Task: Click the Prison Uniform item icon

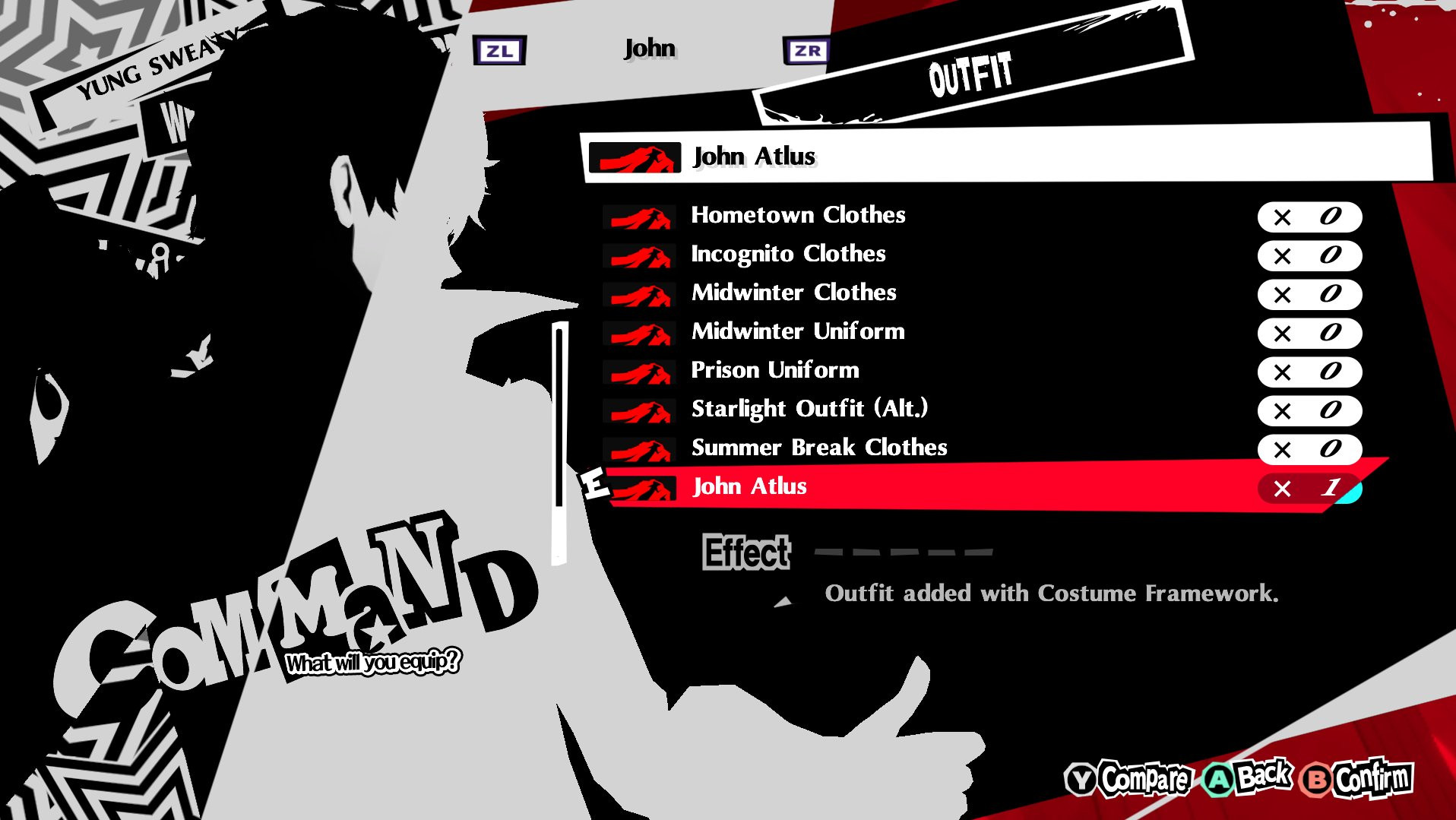Action: coord(639,372)
